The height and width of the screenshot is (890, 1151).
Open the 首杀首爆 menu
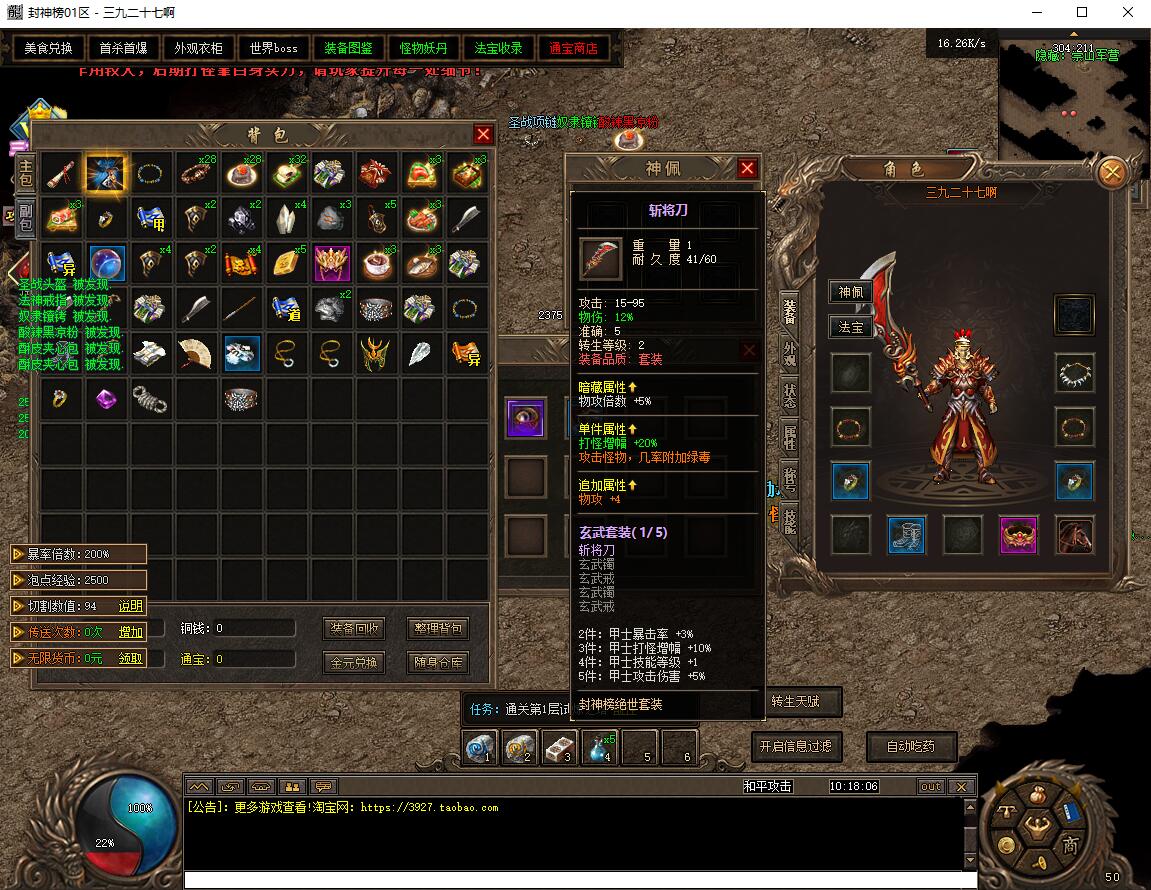pos(123,48)
